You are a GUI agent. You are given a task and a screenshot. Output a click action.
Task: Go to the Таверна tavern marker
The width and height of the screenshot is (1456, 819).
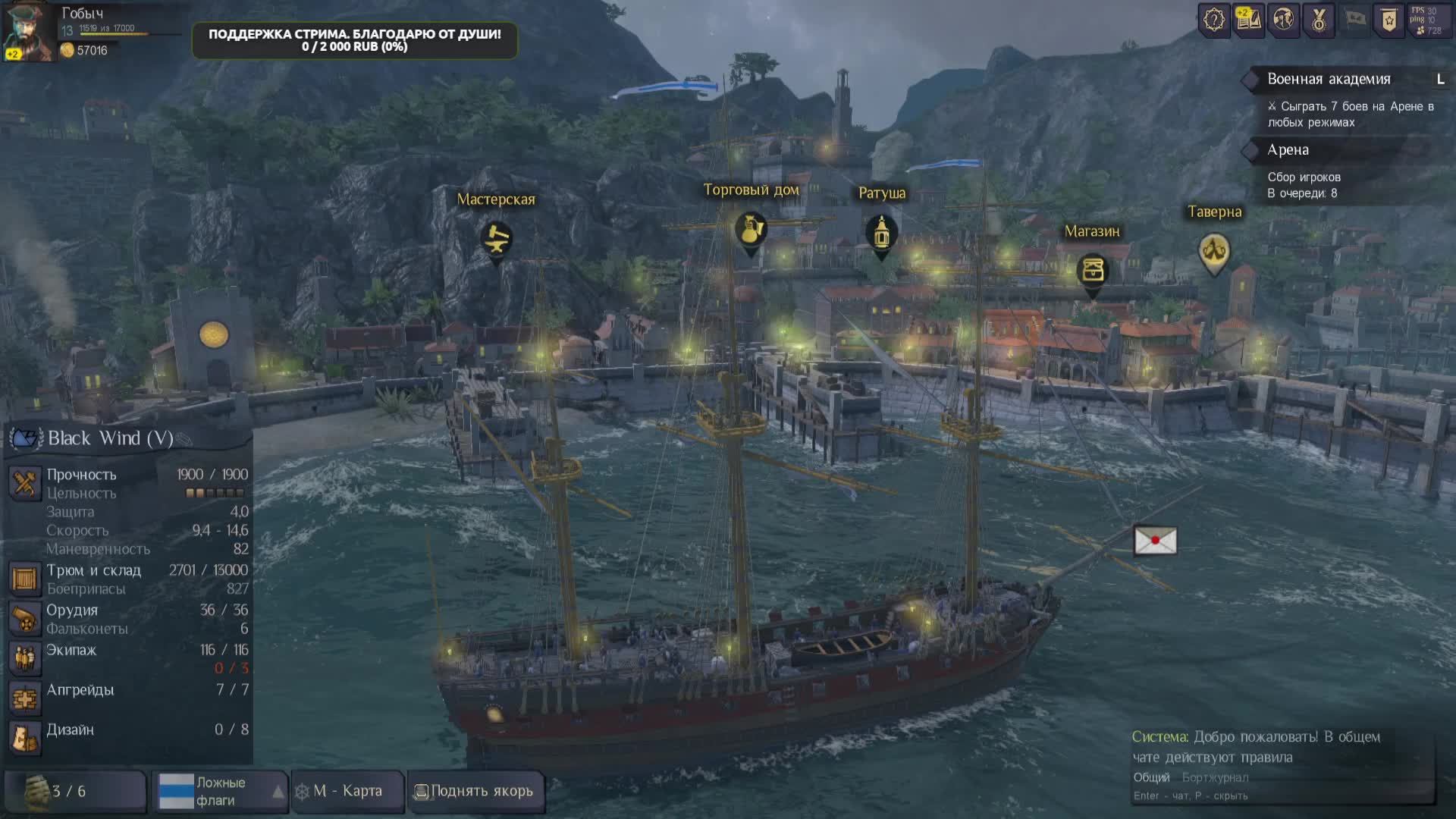1214,250
